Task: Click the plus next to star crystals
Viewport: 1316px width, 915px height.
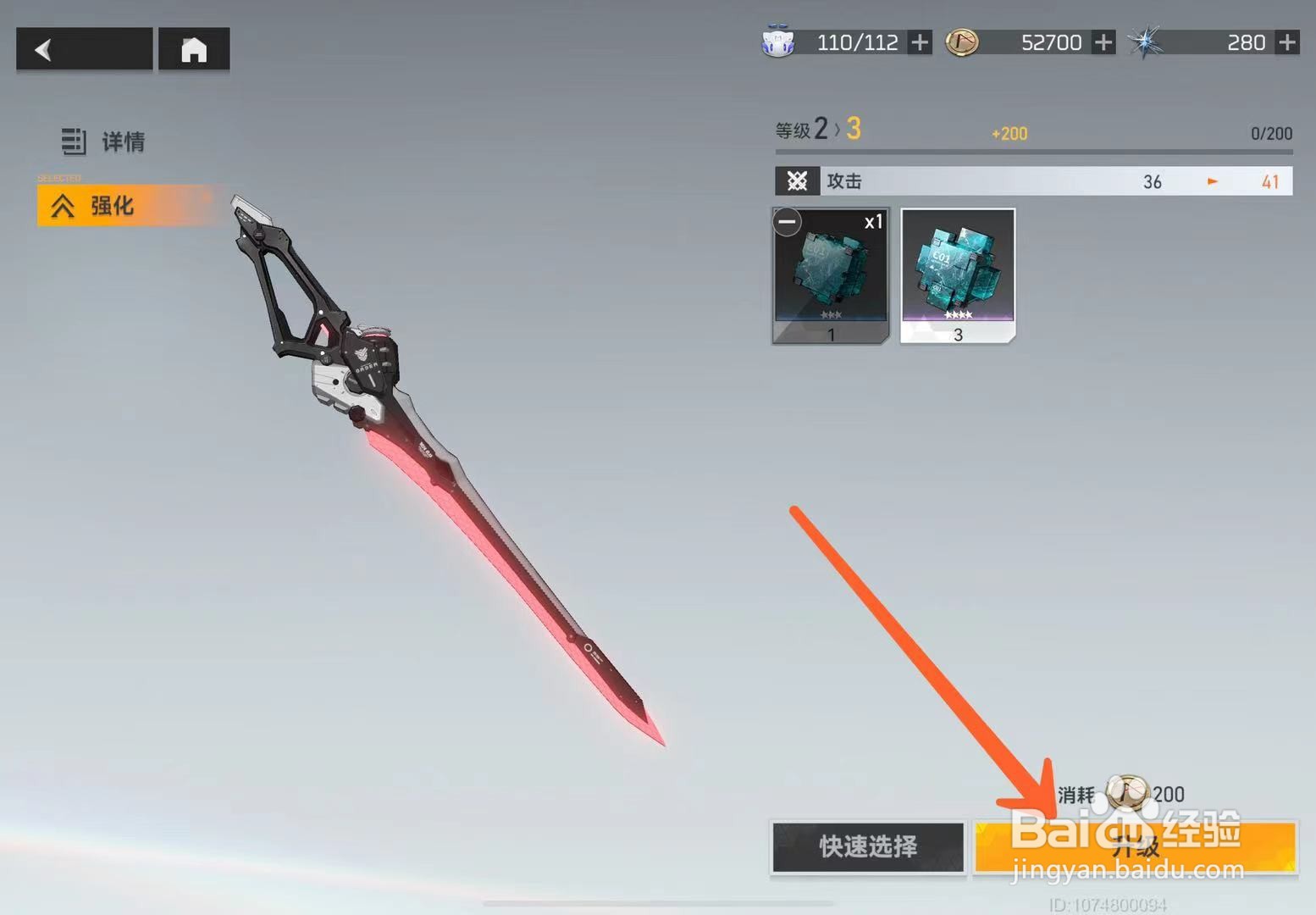Action: click(x=1287, y=42)
